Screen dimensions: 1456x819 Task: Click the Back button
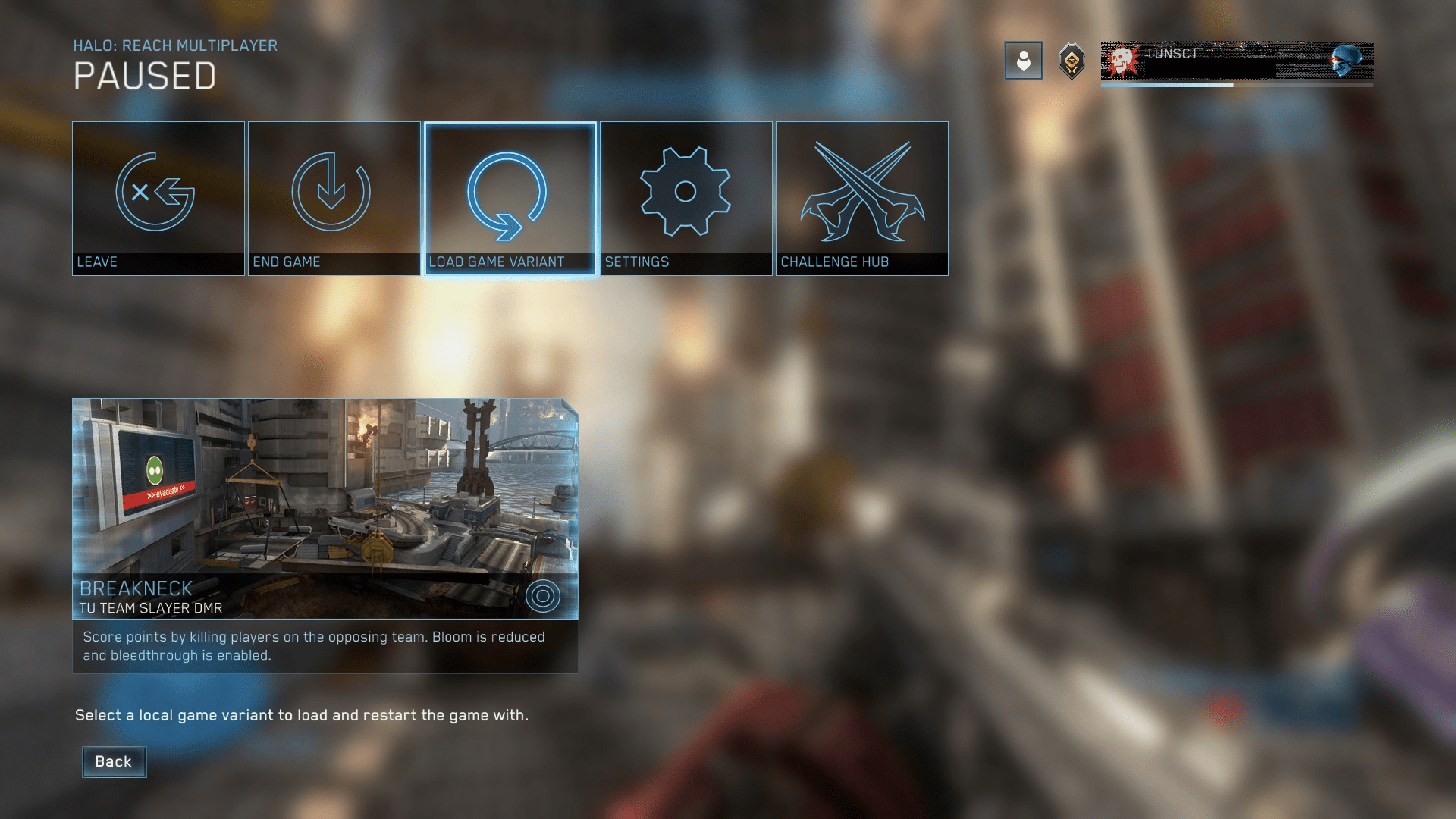point(114,761)
